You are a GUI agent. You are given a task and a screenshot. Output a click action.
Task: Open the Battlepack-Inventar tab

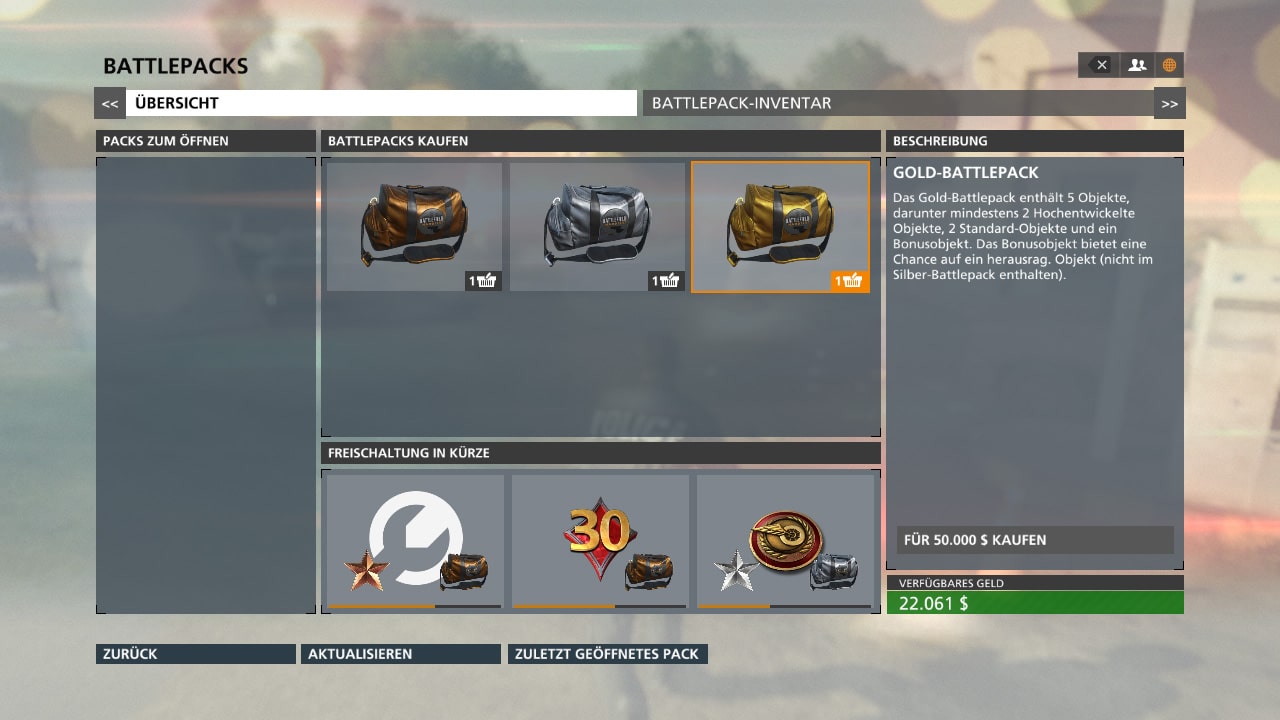point(897,103)
